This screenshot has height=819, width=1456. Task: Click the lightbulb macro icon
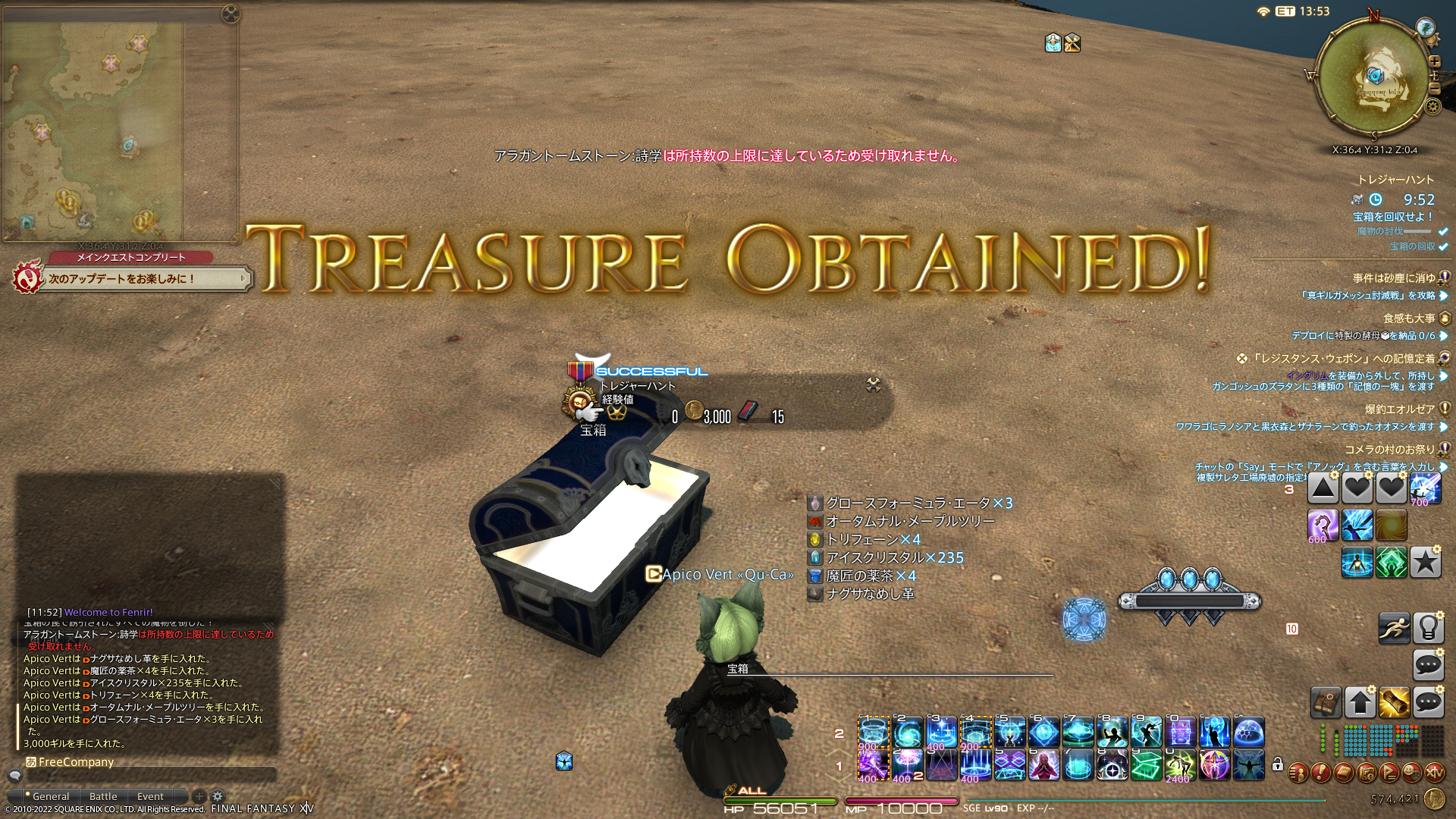[1428, 628]
